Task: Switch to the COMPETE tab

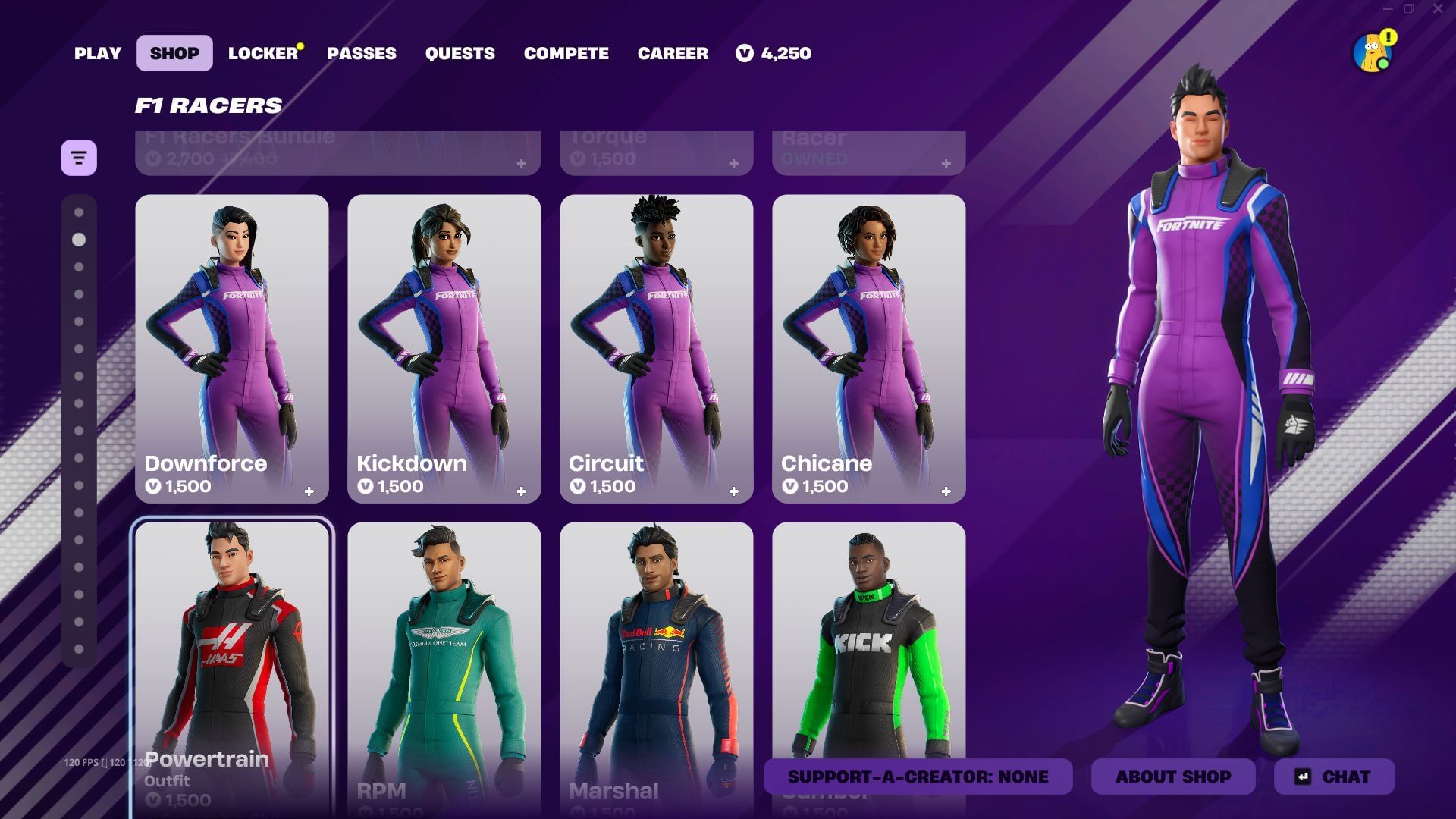Action: point(566,53)
